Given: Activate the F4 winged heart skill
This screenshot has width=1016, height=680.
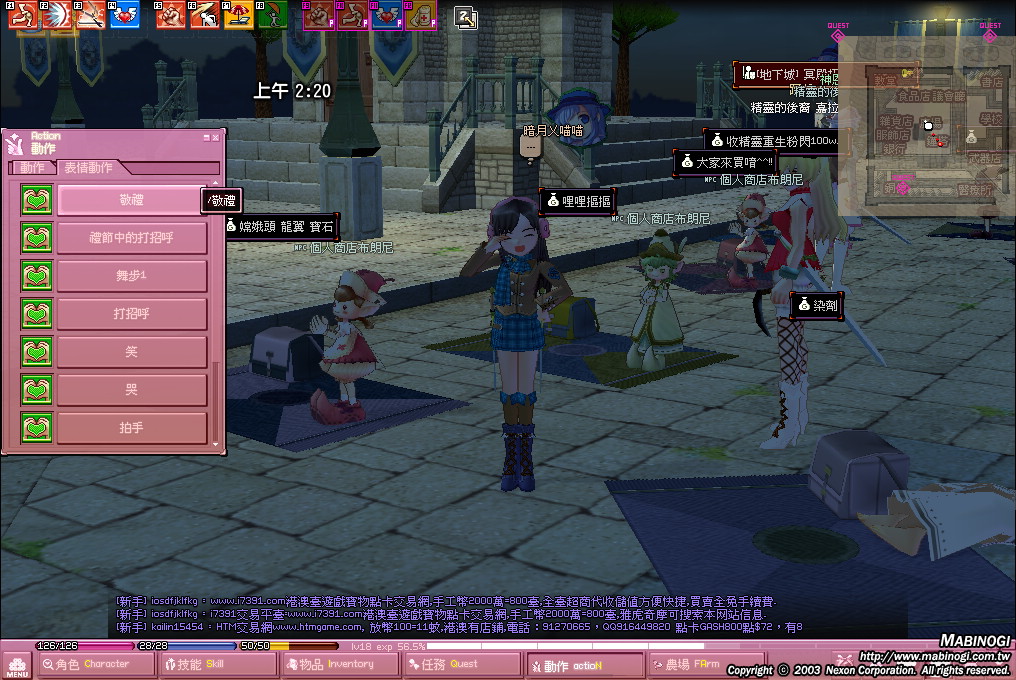Looking at the screenshot, I should coord(125,15).
